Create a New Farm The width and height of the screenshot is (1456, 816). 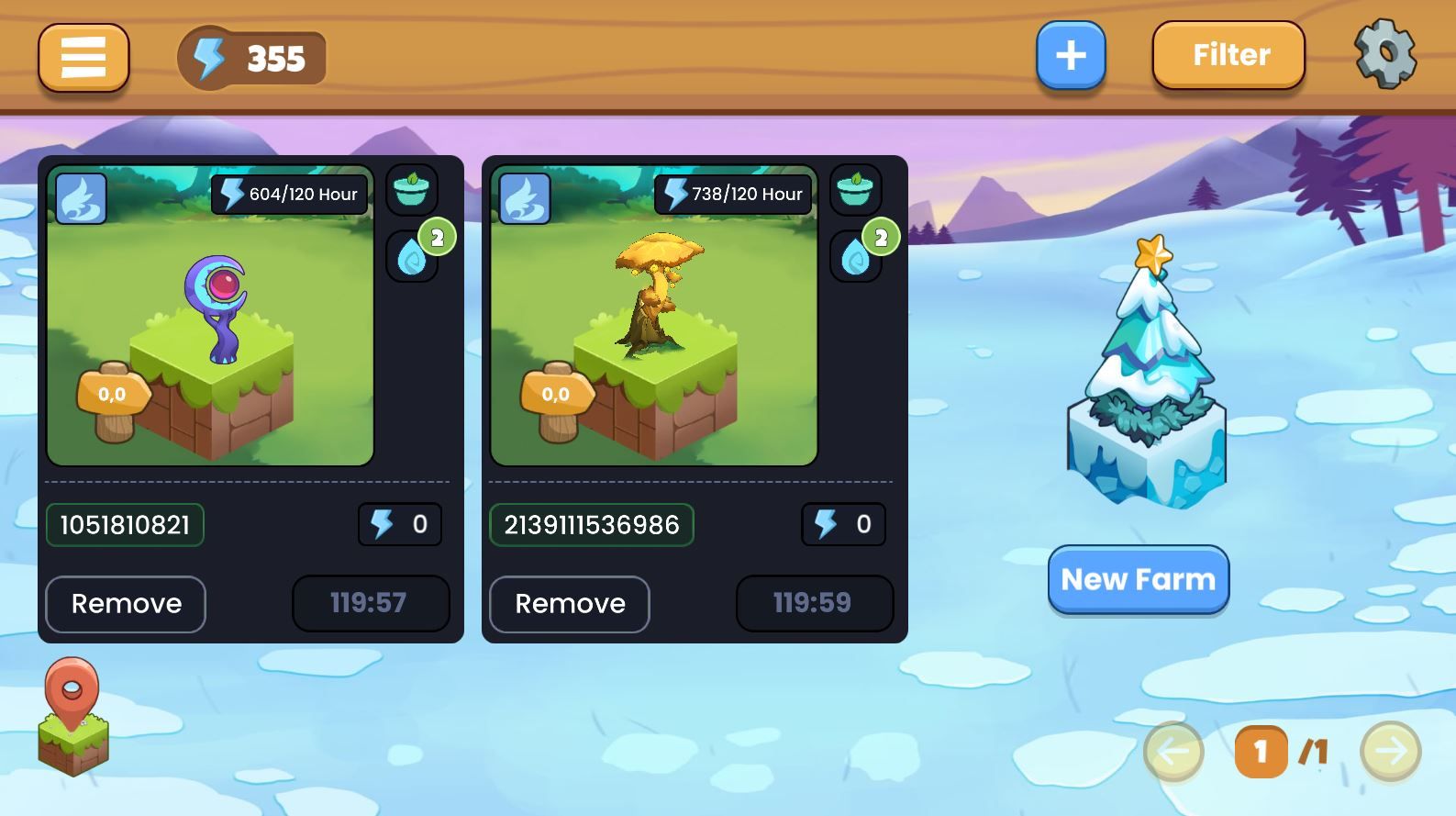[x=1138, y=579]
